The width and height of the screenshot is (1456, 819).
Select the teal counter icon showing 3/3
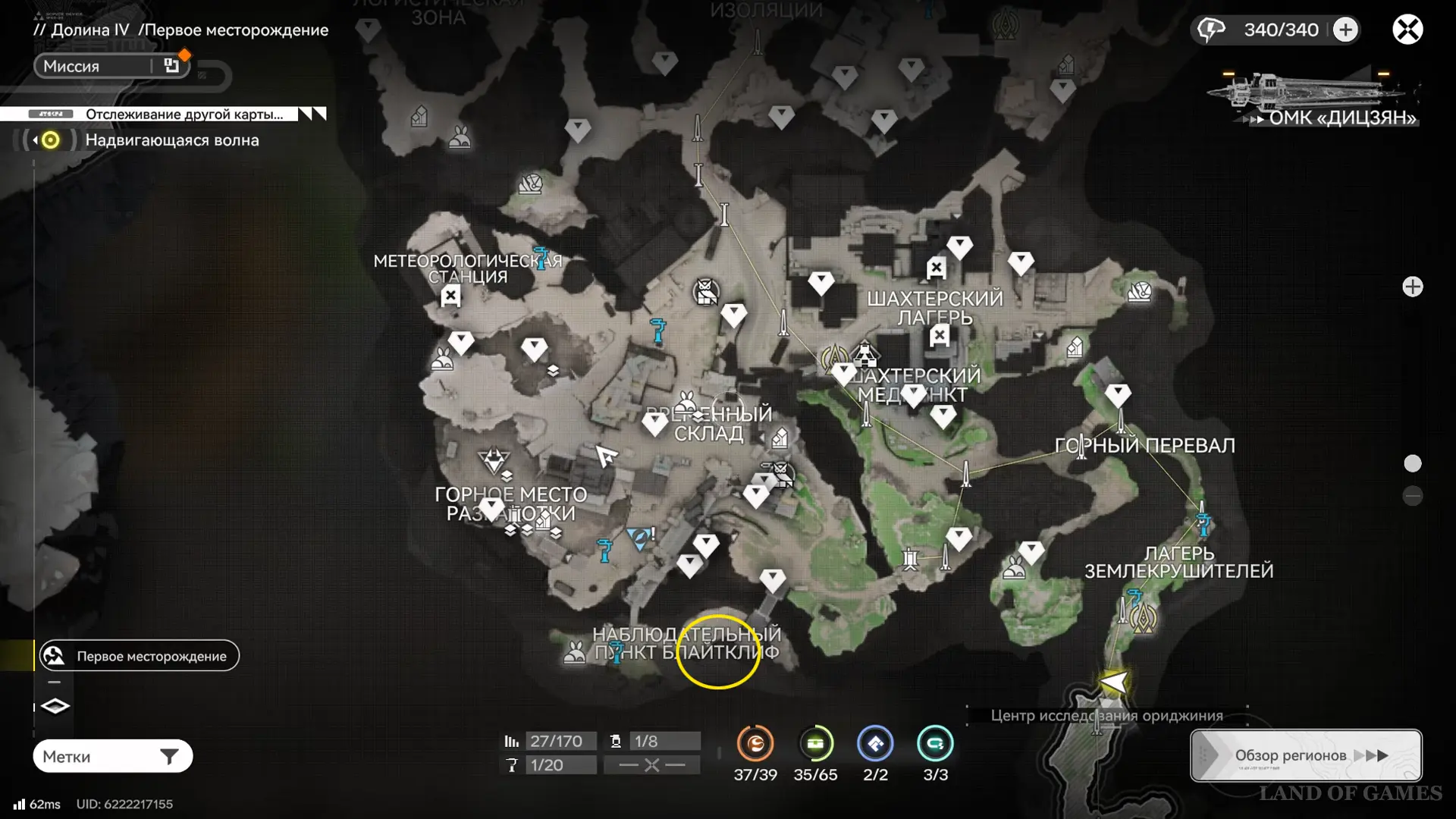pyautogui.click(x=935, y=744)
